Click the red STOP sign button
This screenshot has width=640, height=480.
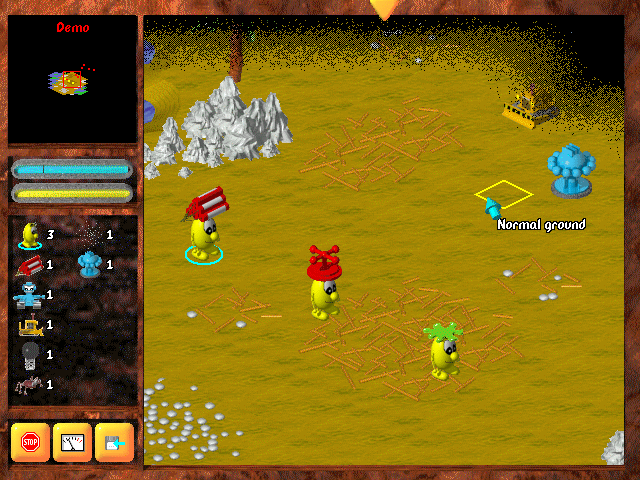[30, 442]
